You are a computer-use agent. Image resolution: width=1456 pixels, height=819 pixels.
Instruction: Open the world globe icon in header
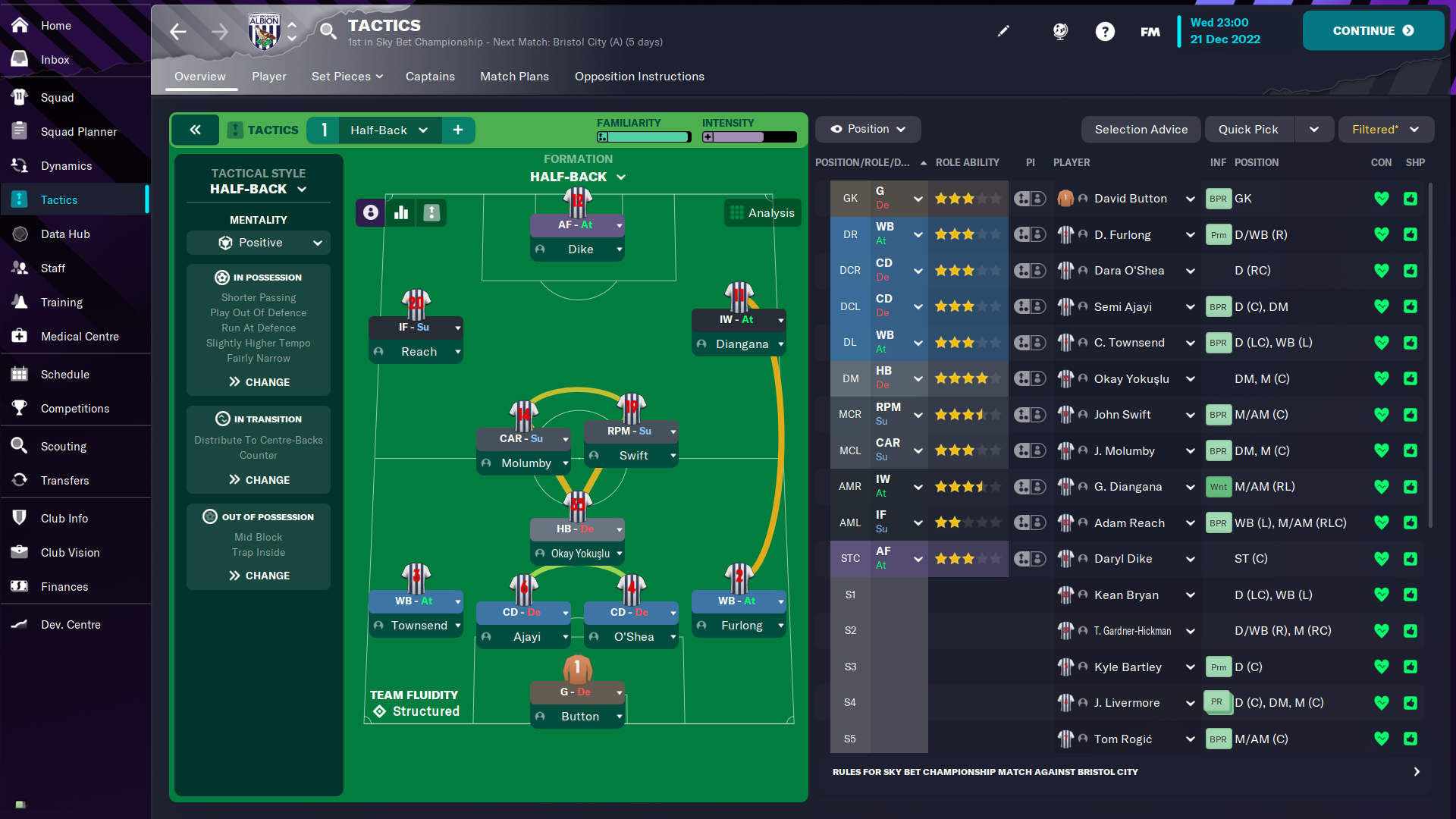point(1059,31)
